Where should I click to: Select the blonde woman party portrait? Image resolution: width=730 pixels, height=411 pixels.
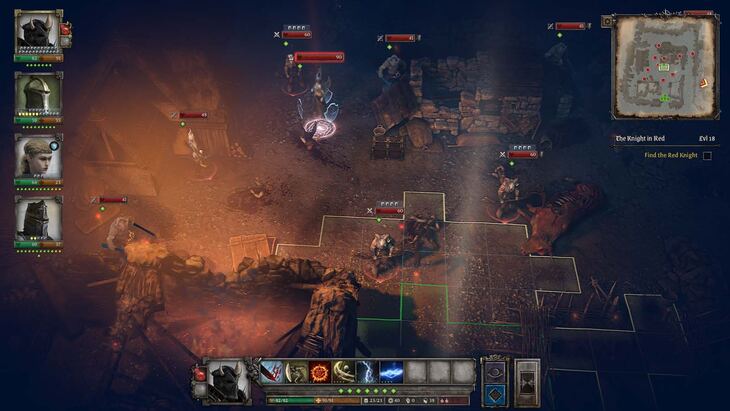coord(37,156)
